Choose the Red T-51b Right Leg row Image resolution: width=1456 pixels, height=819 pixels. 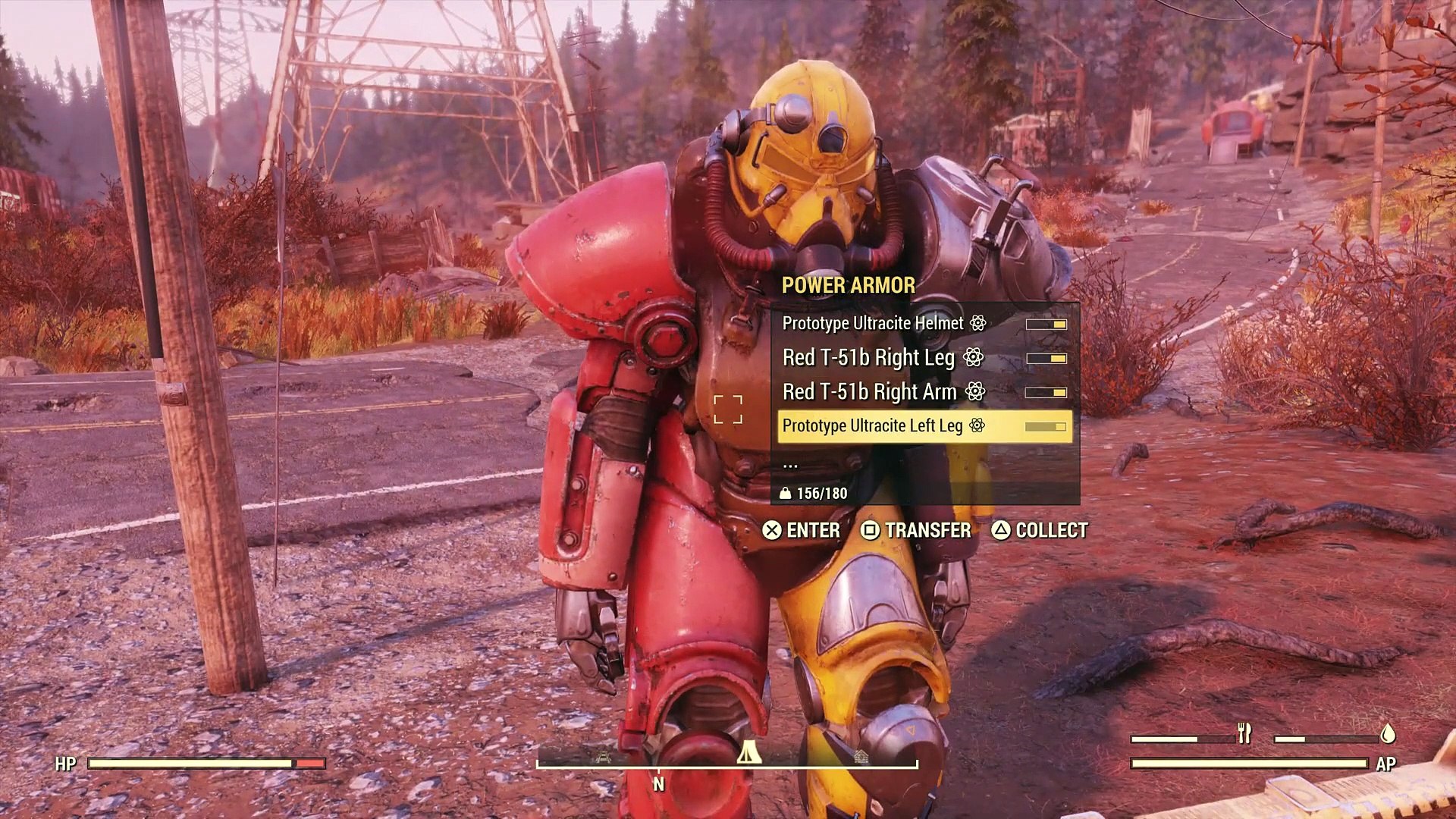868,358
